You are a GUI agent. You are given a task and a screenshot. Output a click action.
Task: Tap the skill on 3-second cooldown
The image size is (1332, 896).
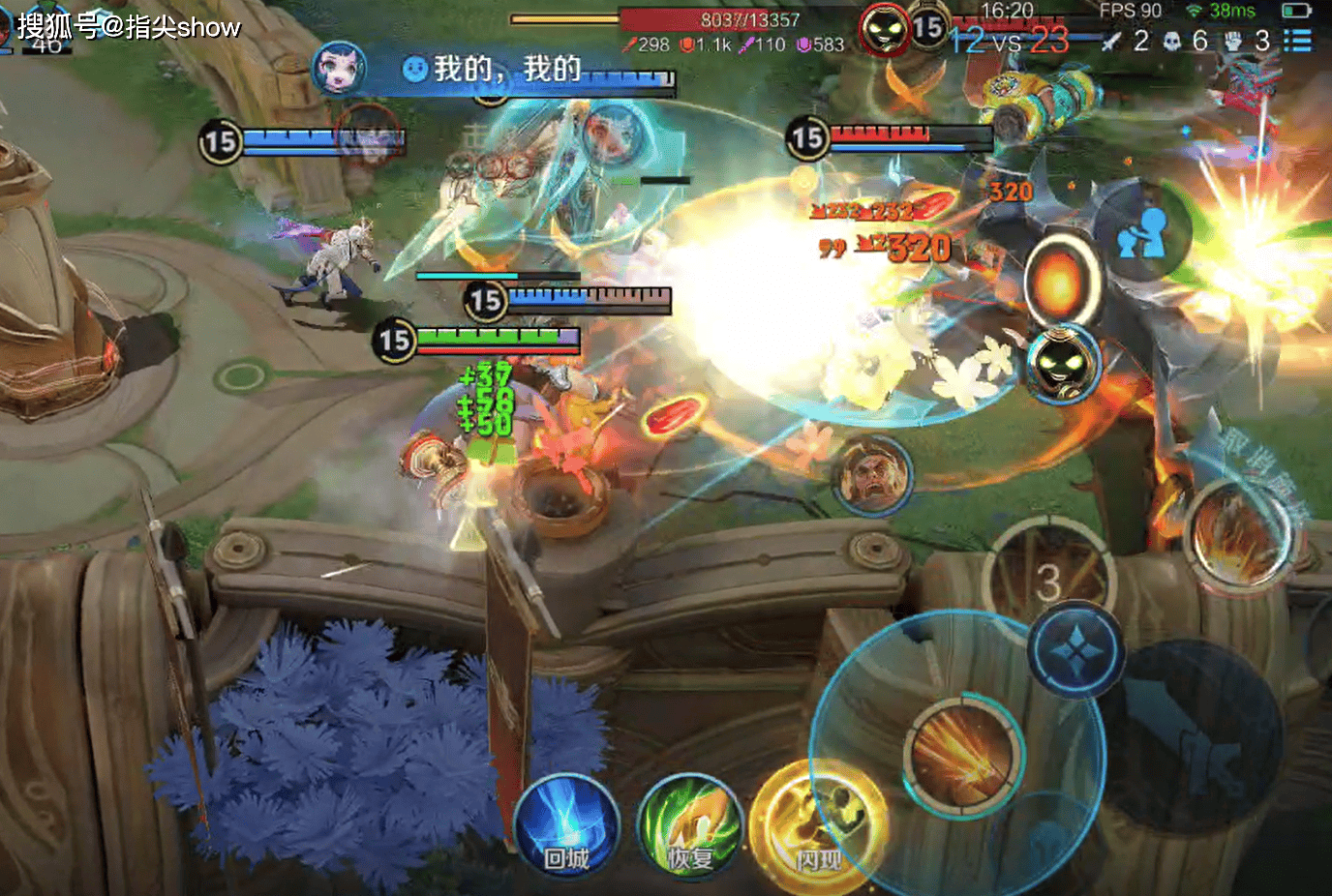coord(1049,579)
